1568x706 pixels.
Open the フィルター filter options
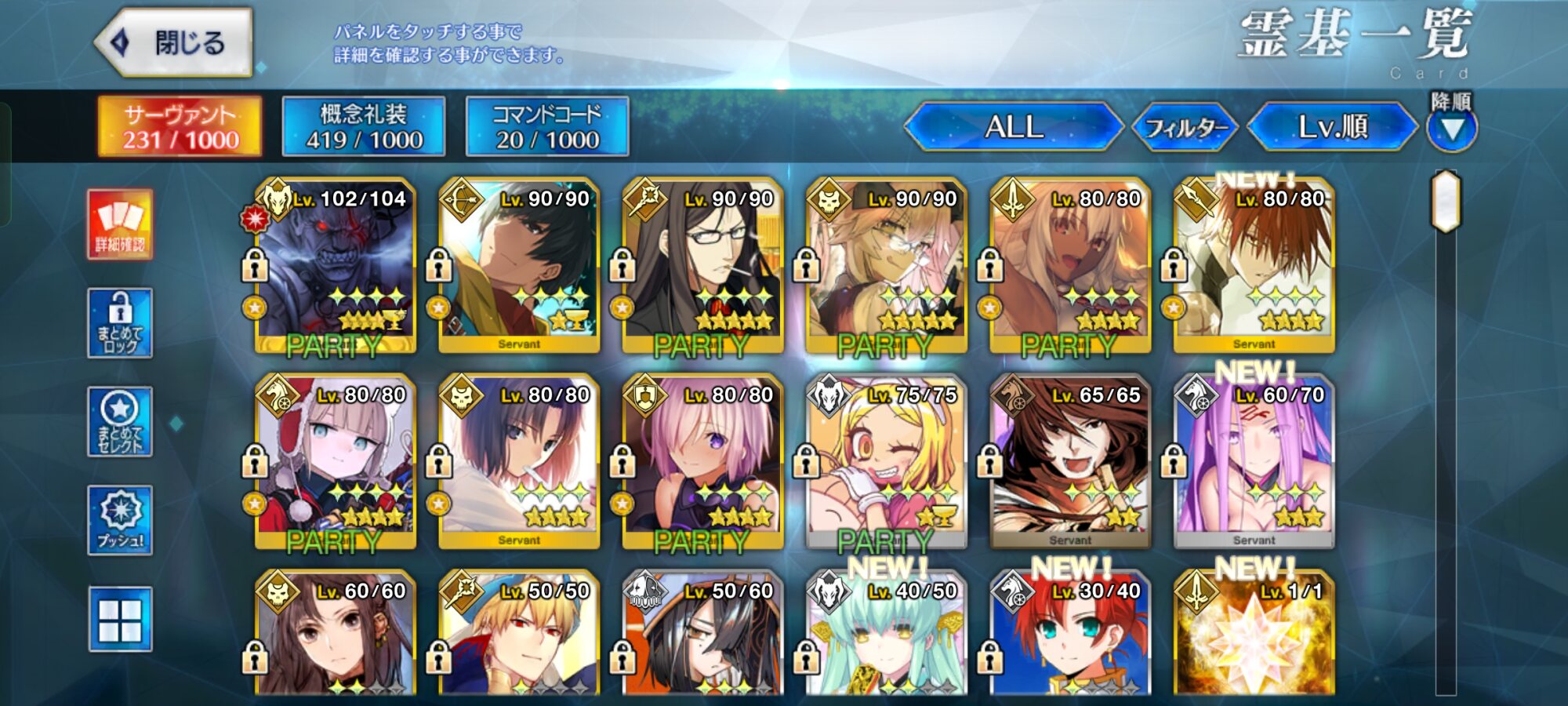1185,127
